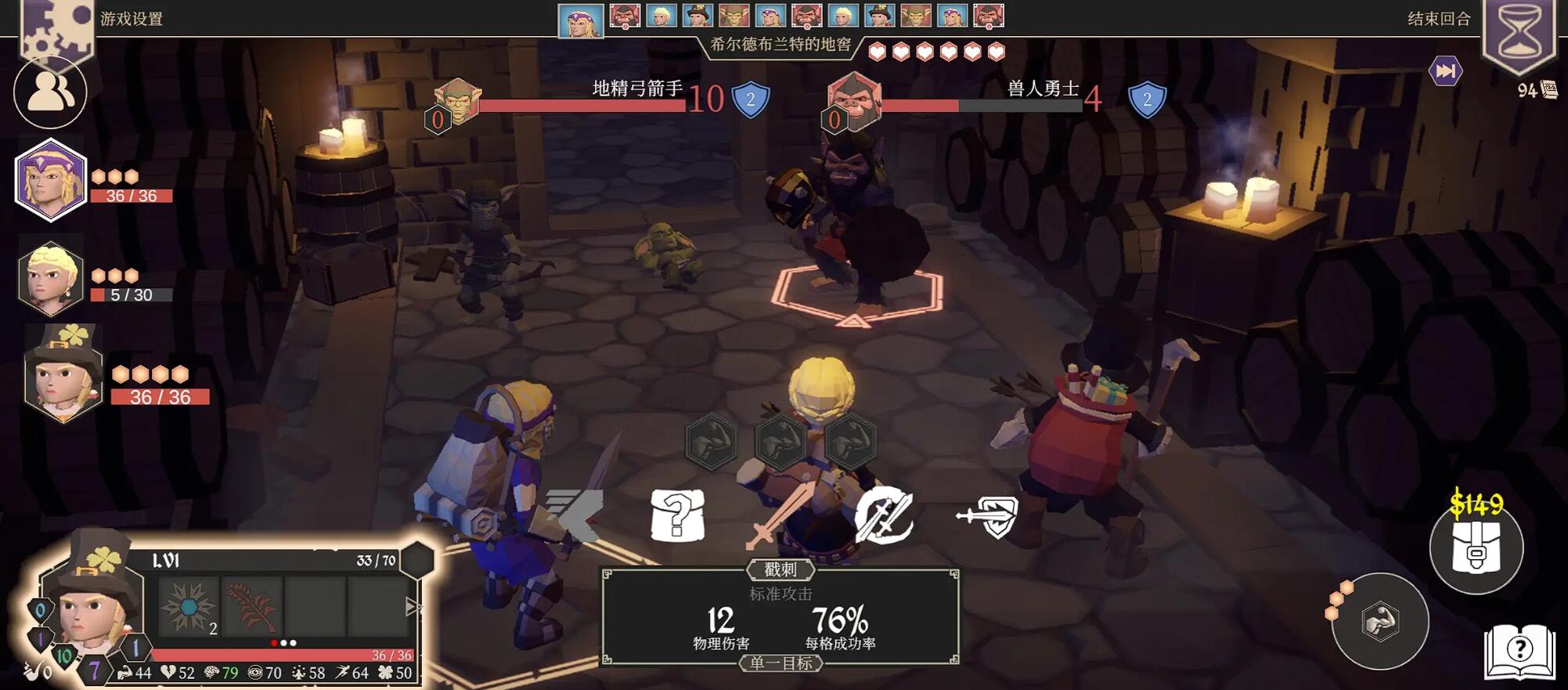Activate the flexing arm focus button

1379,622
